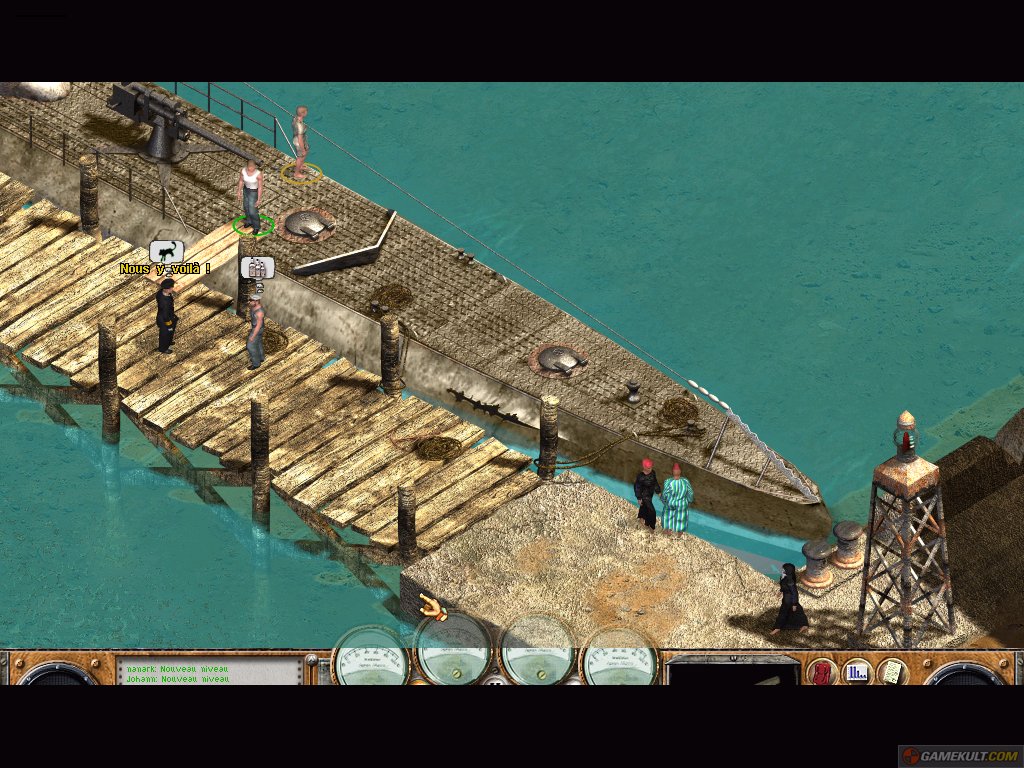Select the unit with the green selection ring
1024x768 pixels.
[x=250, y=195]
